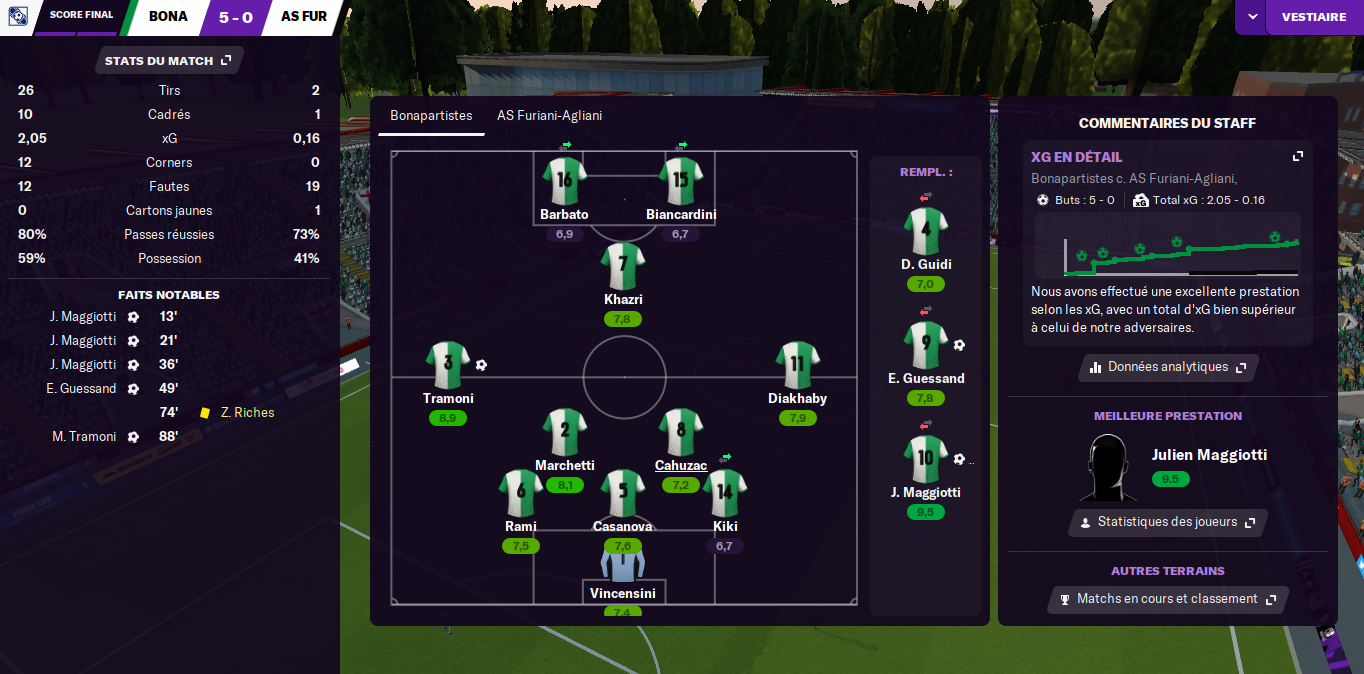Viewport: 1364px width, 674px height.
Task: Switch to the AS Furiani-Agliani tab
Action: (x=549, y=116)
